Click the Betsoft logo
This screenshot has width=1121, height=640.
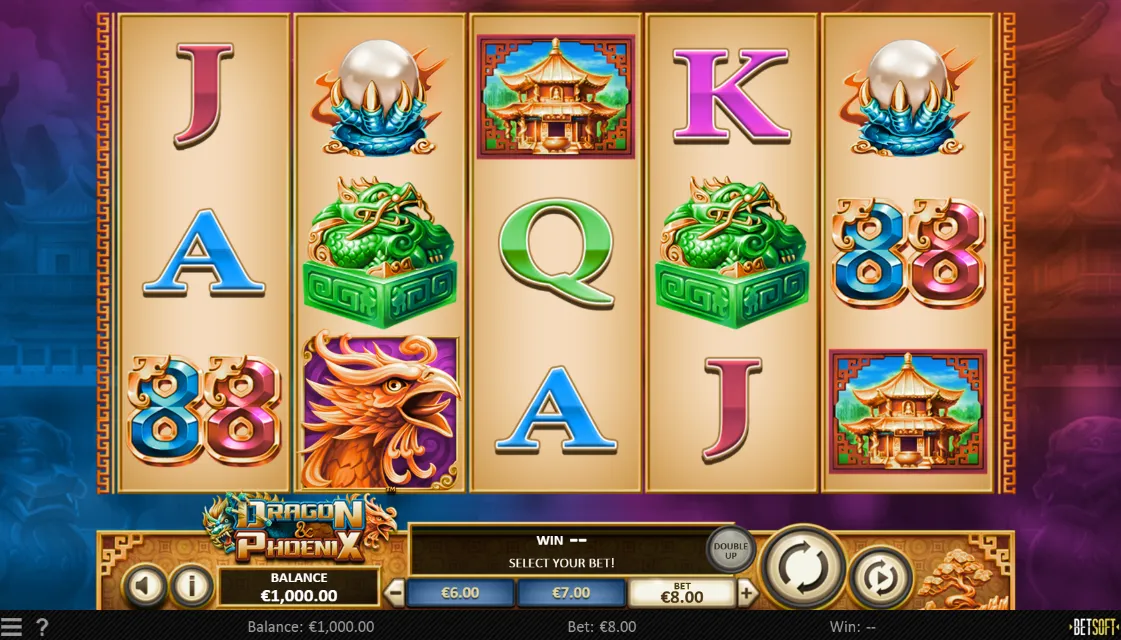point(1093,628)
